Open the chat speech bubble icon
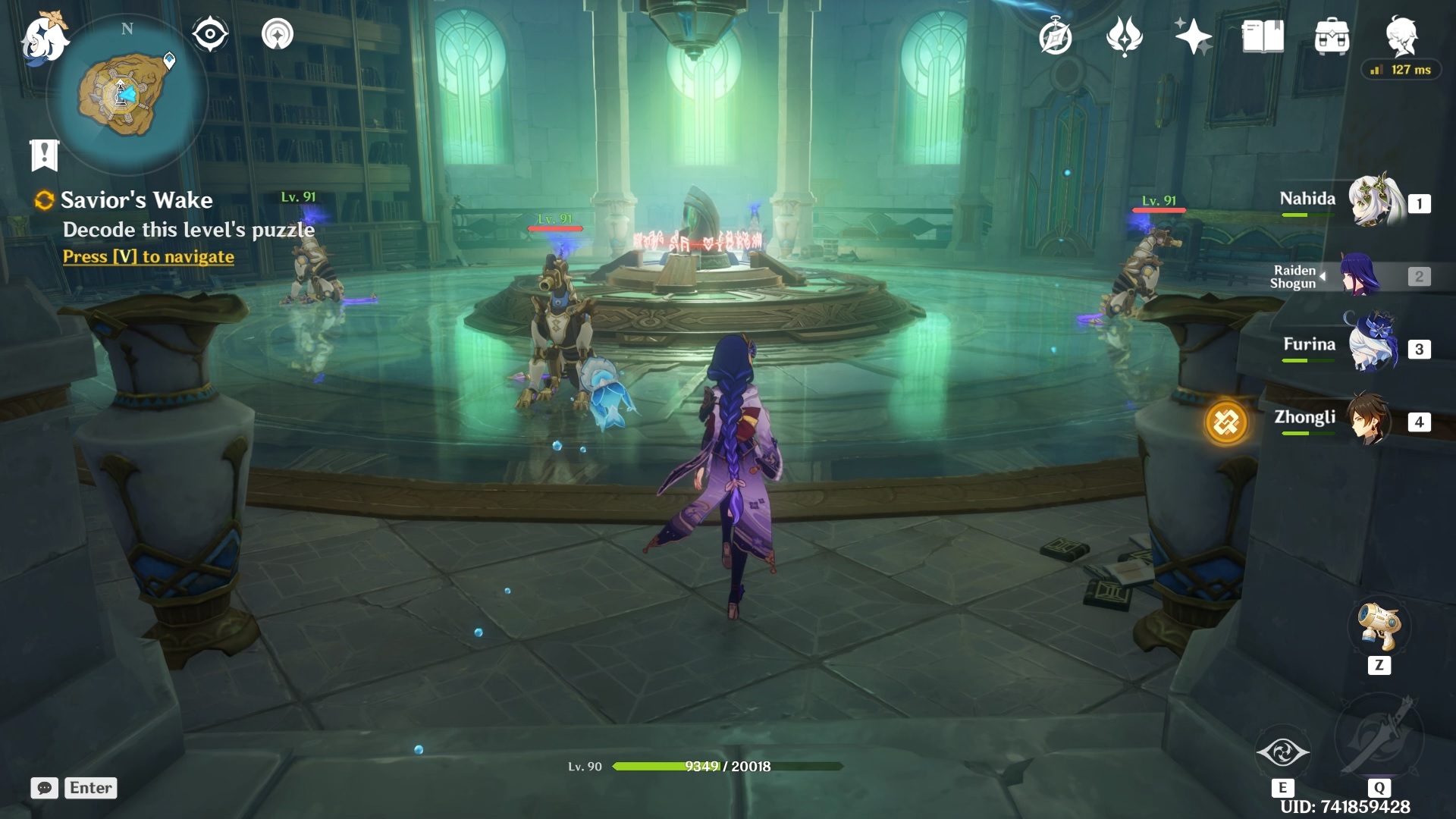The height and width of the screenshot is (819, 1456). point(44,788)
